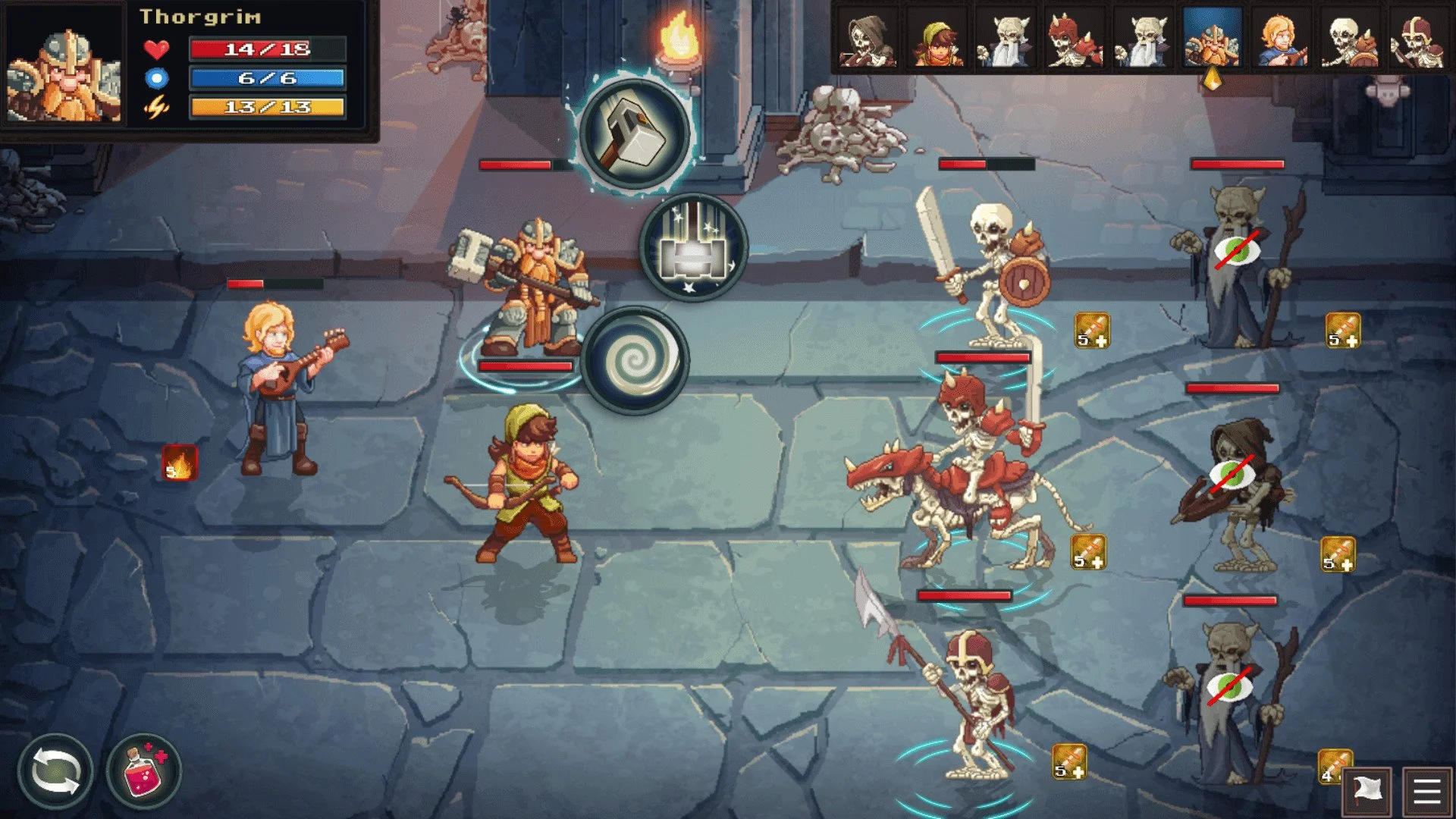The height and width of the screenshot is (819, 1456).
Task: Click the restart turn arrows icon
Action: (57, 770)
